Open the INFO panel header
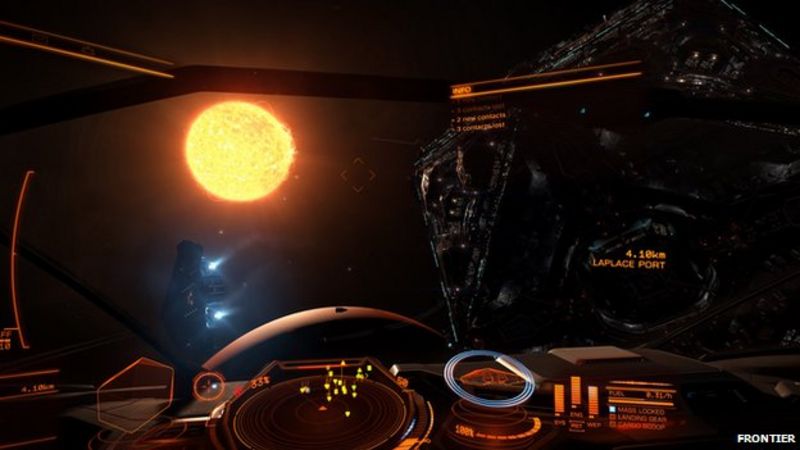The height and width of the screenshot is (450, 800). coord(463,91)
